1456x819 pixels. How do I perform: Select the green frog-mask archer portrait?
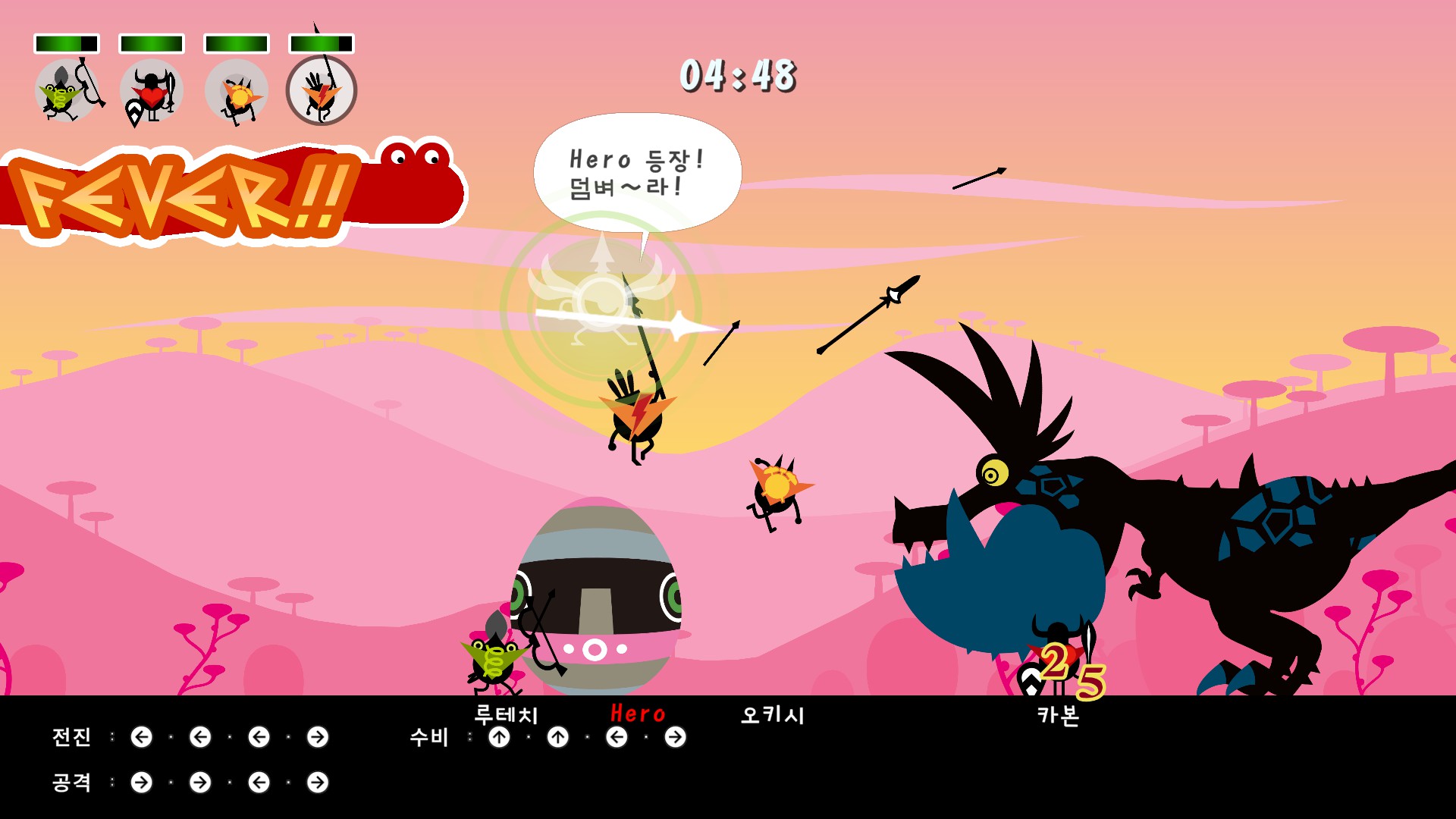click(67, 91)
